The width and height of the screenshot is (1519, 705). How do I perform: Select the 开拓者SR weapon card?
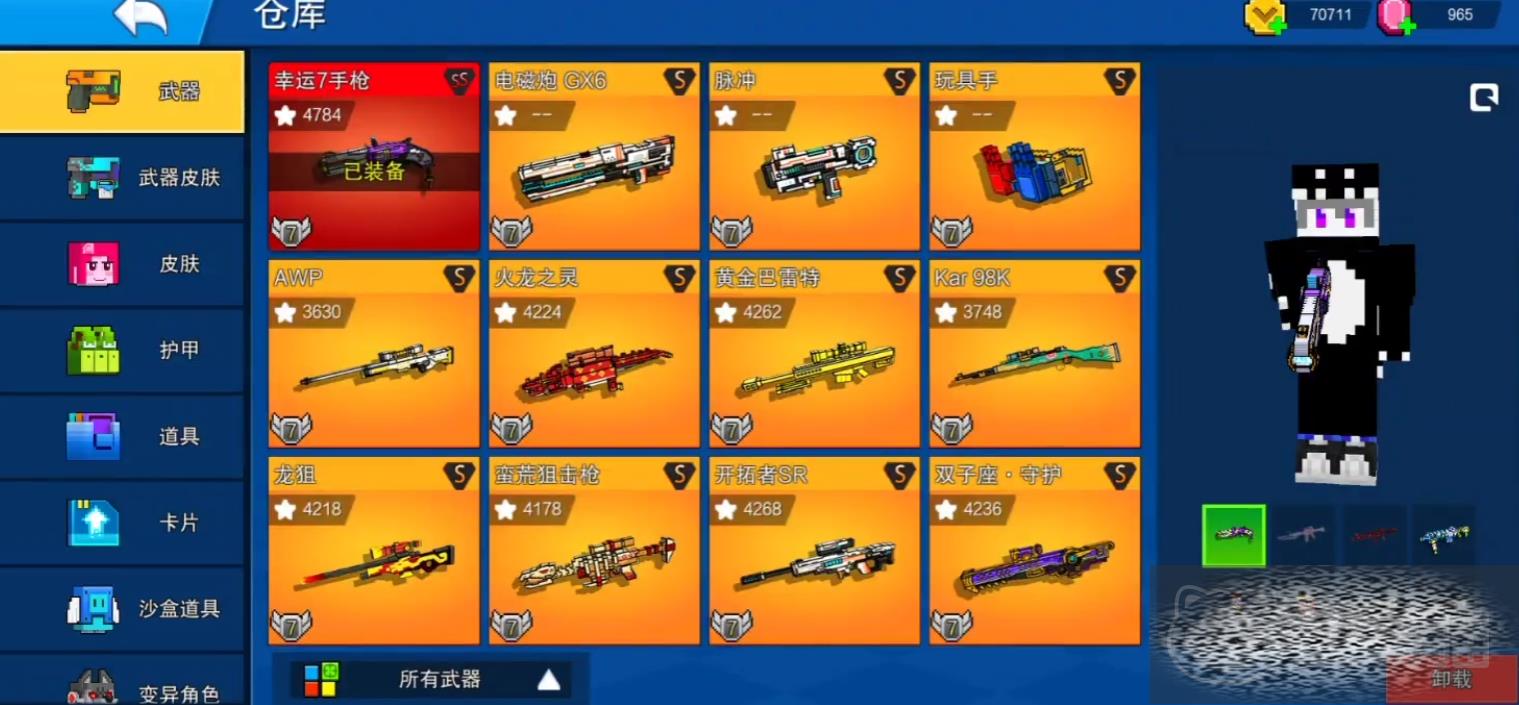click(x=814, y=551)
